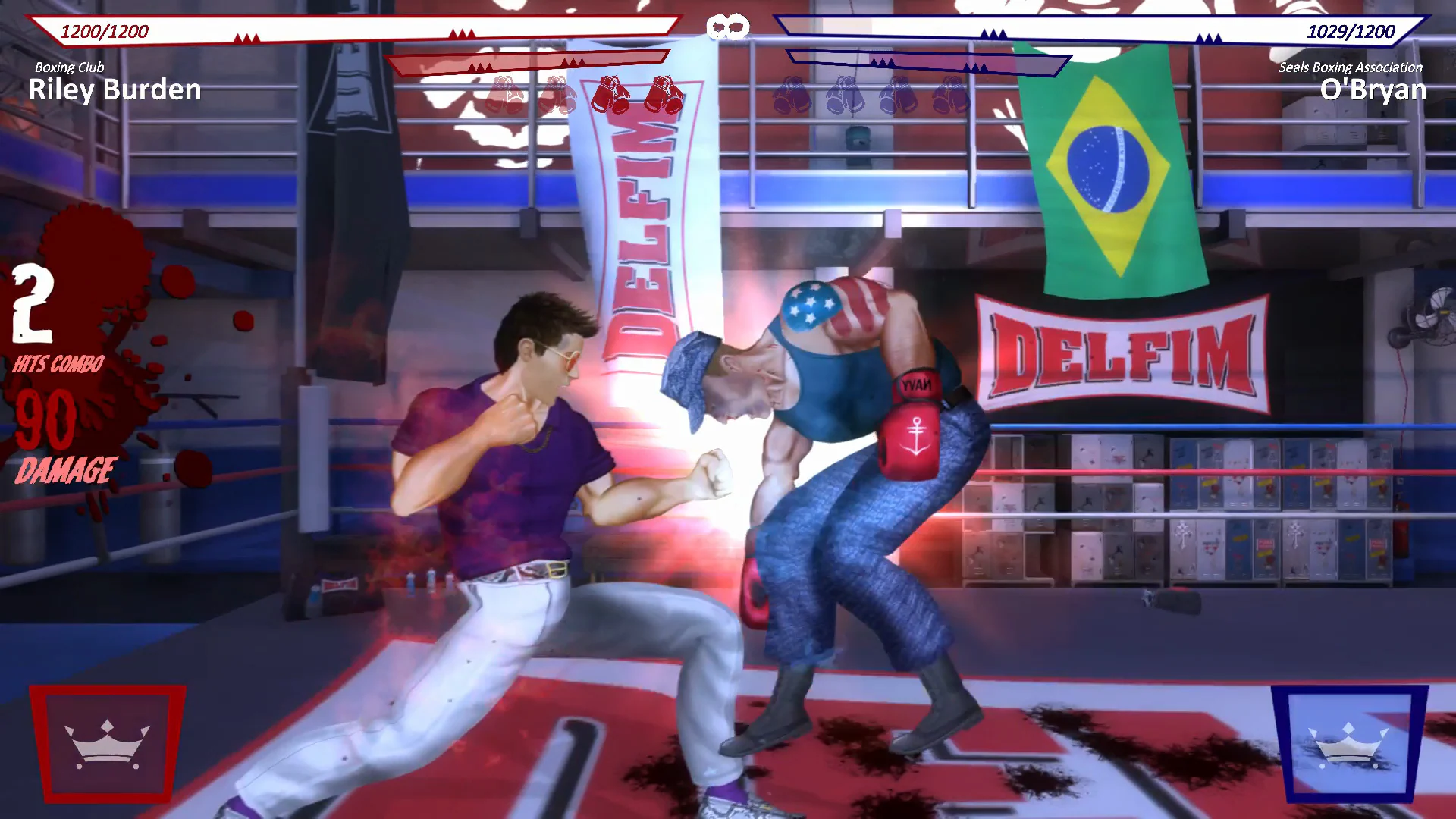Open the Seals Boxing Association label
This screenshot has width=1456, height=819.
coord(1353,67)
